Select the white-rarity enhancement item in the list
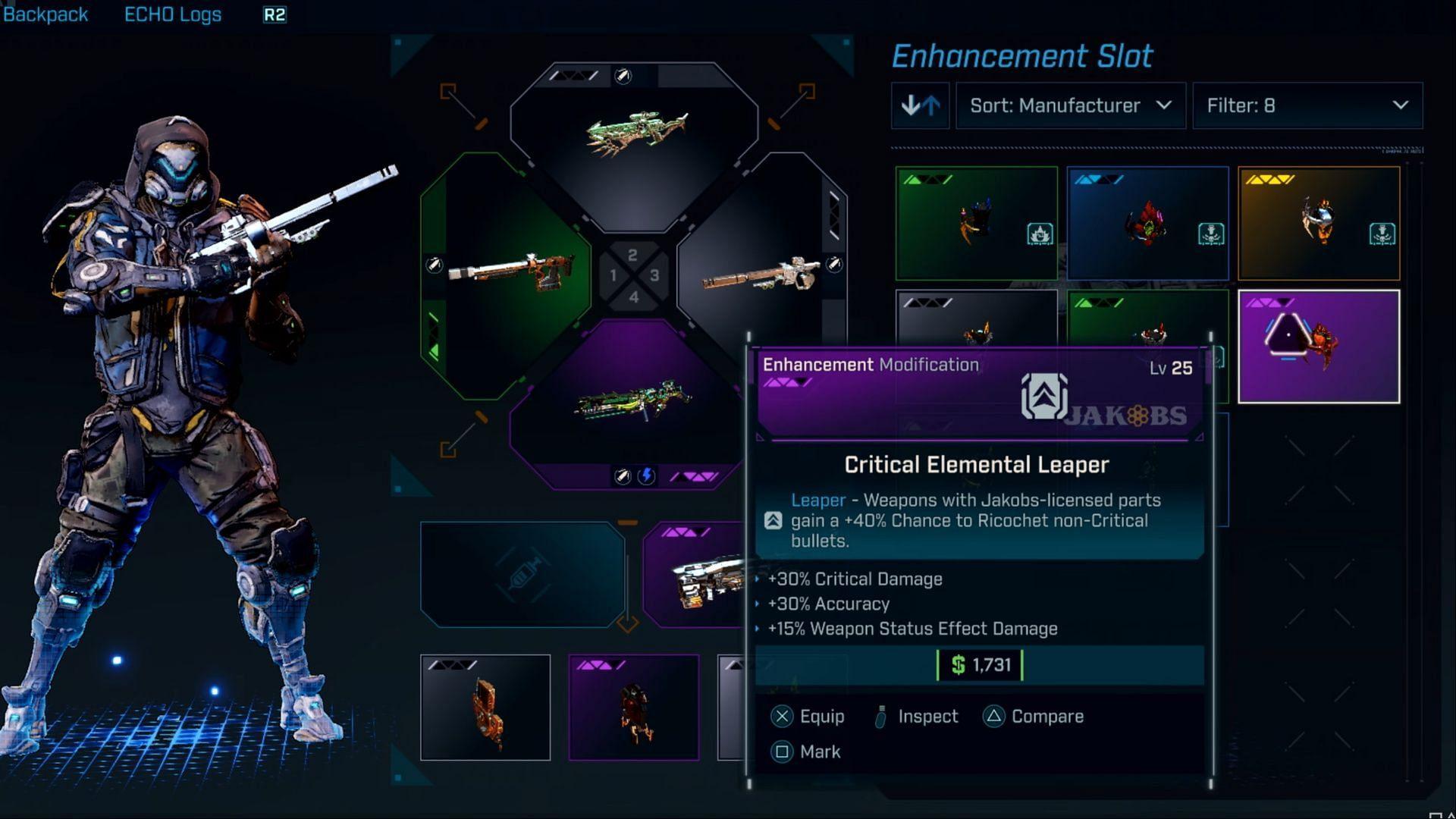The image size is (1456, 819). pos(976,318)
